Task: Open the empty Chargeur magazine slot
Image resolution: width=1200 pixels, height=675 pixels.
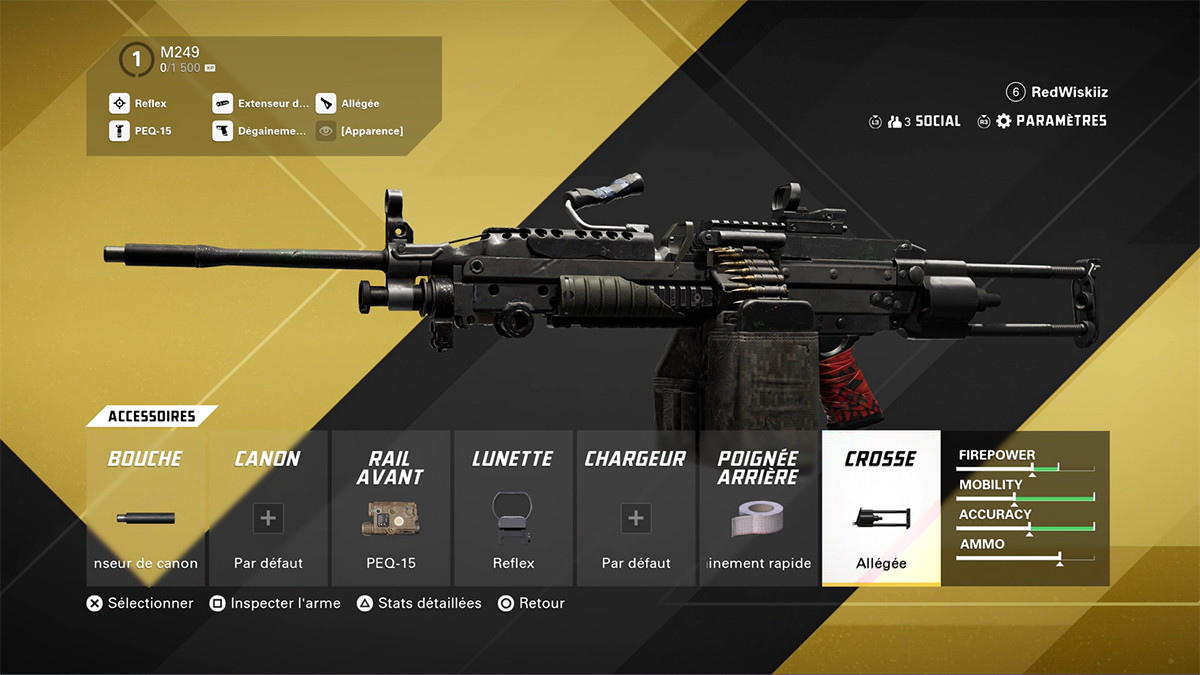Action: tap(636, 508)
